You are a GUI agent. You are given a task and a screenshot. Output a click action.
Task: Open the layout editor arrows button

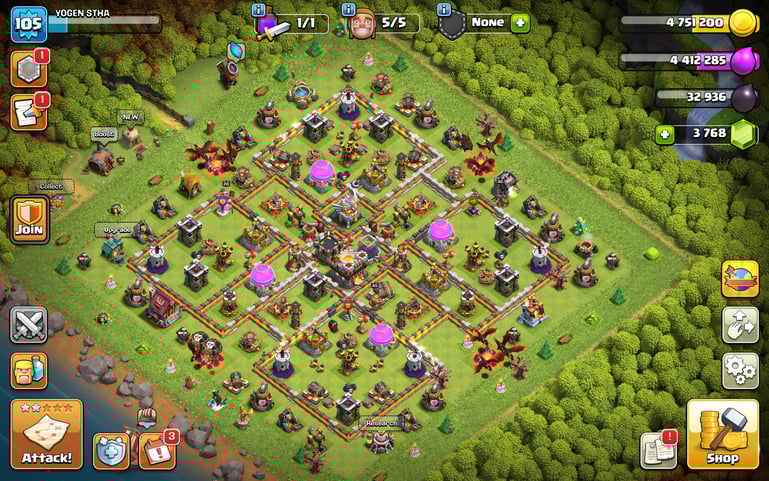(740, 325)
